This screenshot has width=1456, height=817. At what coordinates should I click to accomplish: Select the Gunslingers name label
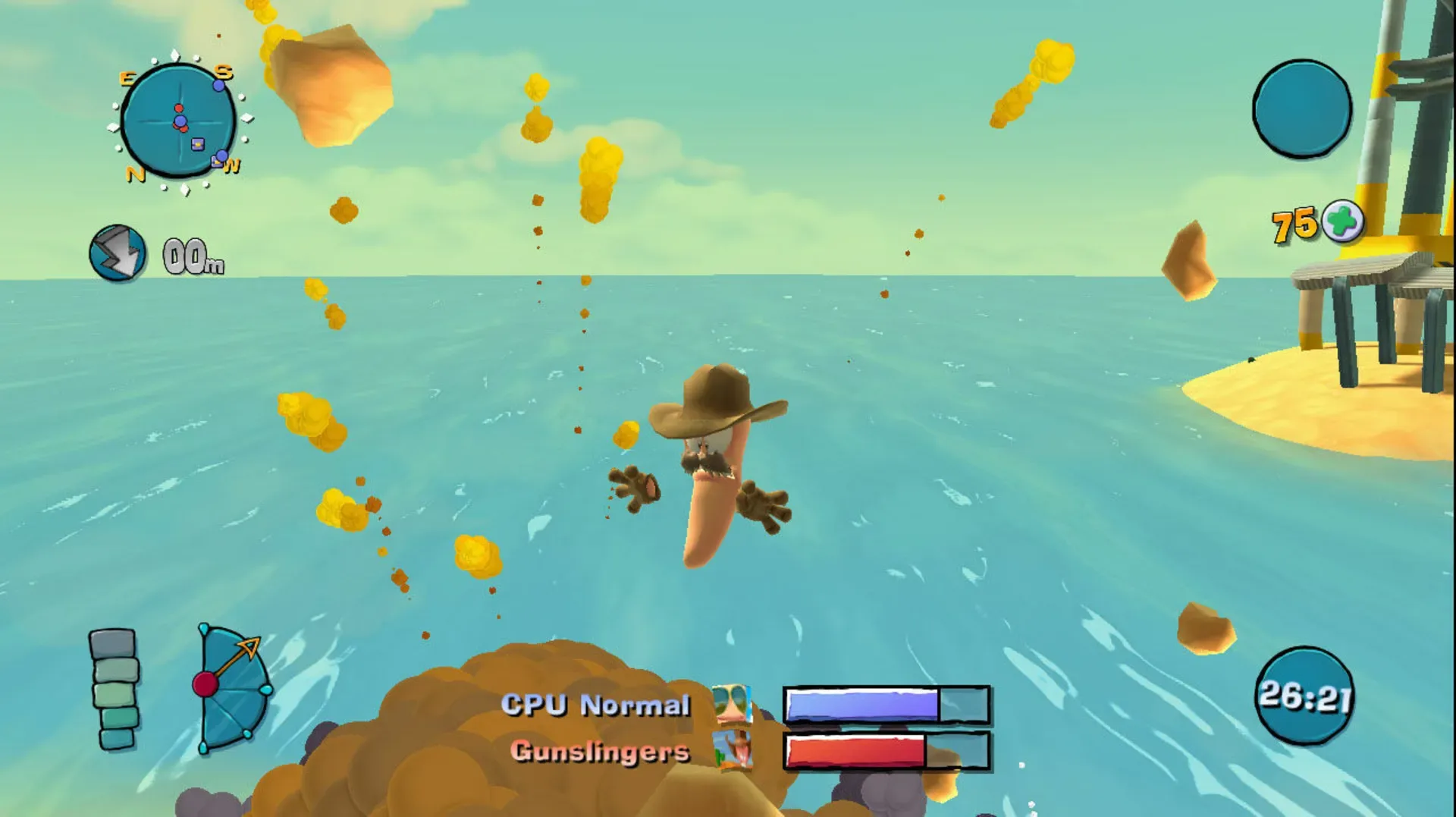tap(600, 753)
